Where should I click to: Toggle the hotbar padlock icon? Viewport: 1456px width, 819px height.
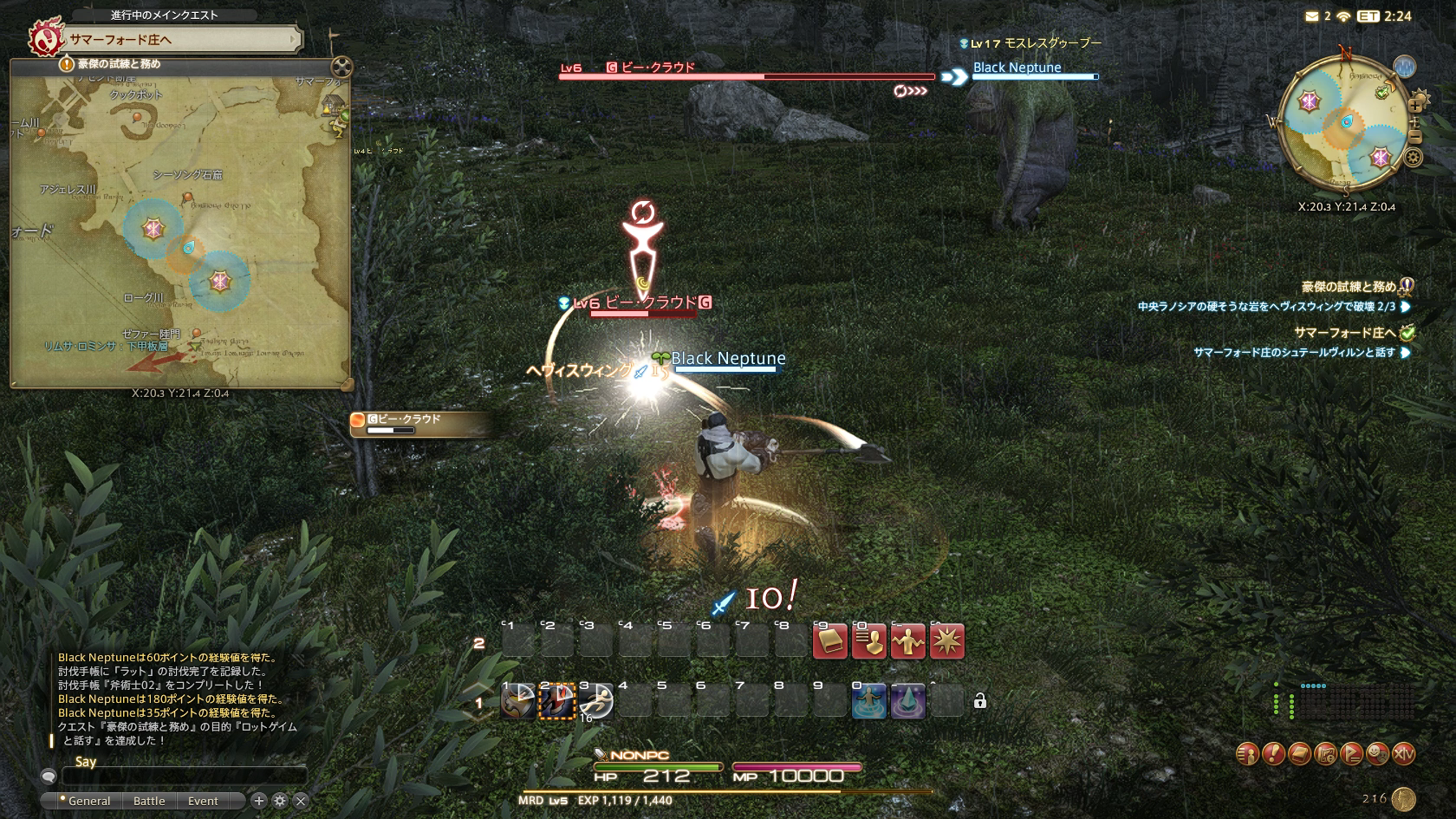coord(980,701)
